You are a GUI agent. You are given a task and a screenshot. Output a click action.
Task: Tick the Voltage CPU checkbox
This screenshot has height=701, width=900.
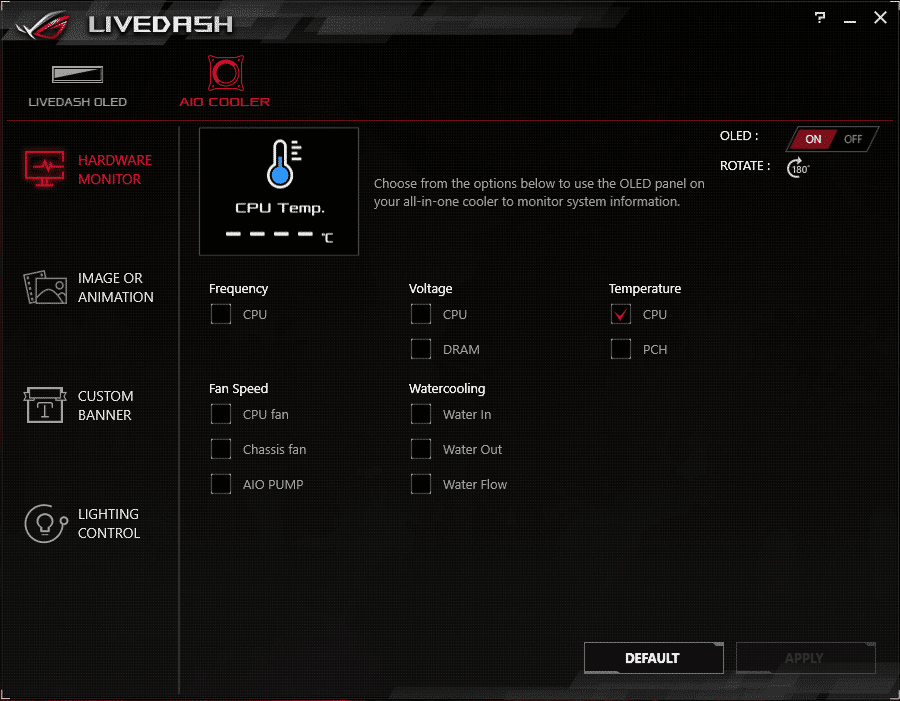click(x=421, y=315)
